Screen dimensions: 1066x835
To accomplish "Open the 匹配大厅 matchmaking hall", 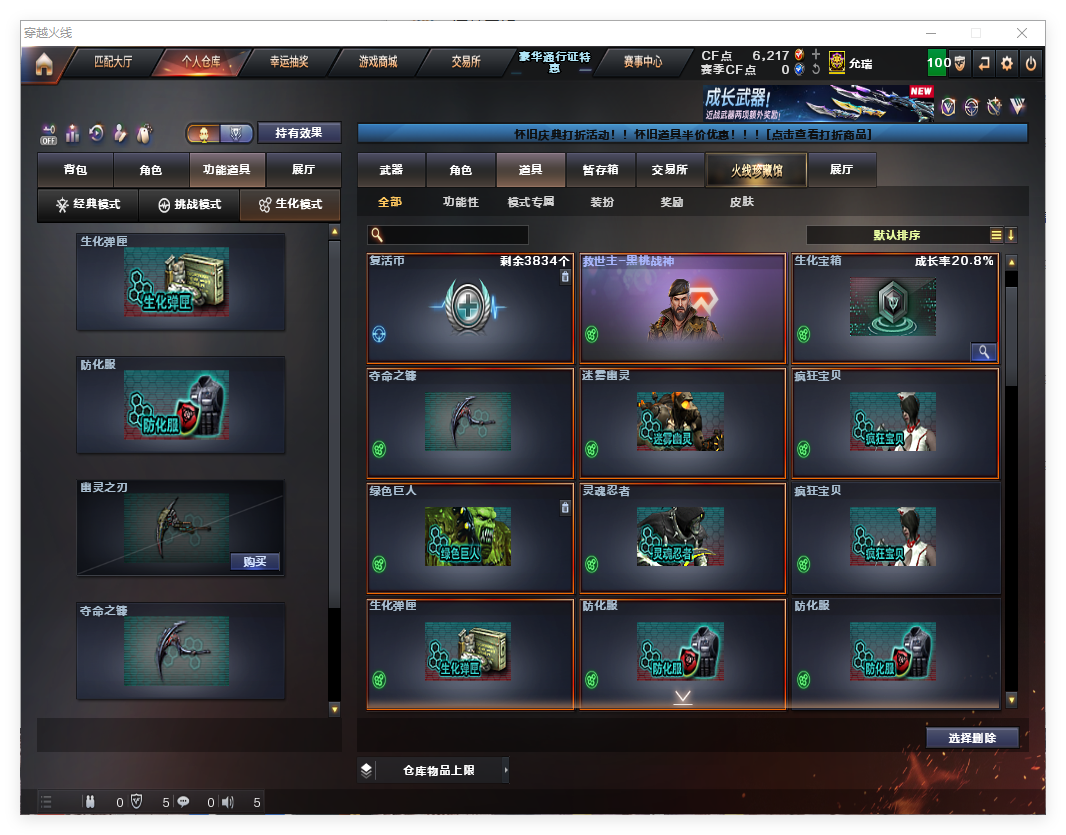I will pyautogui.click(x=112, y=62).
